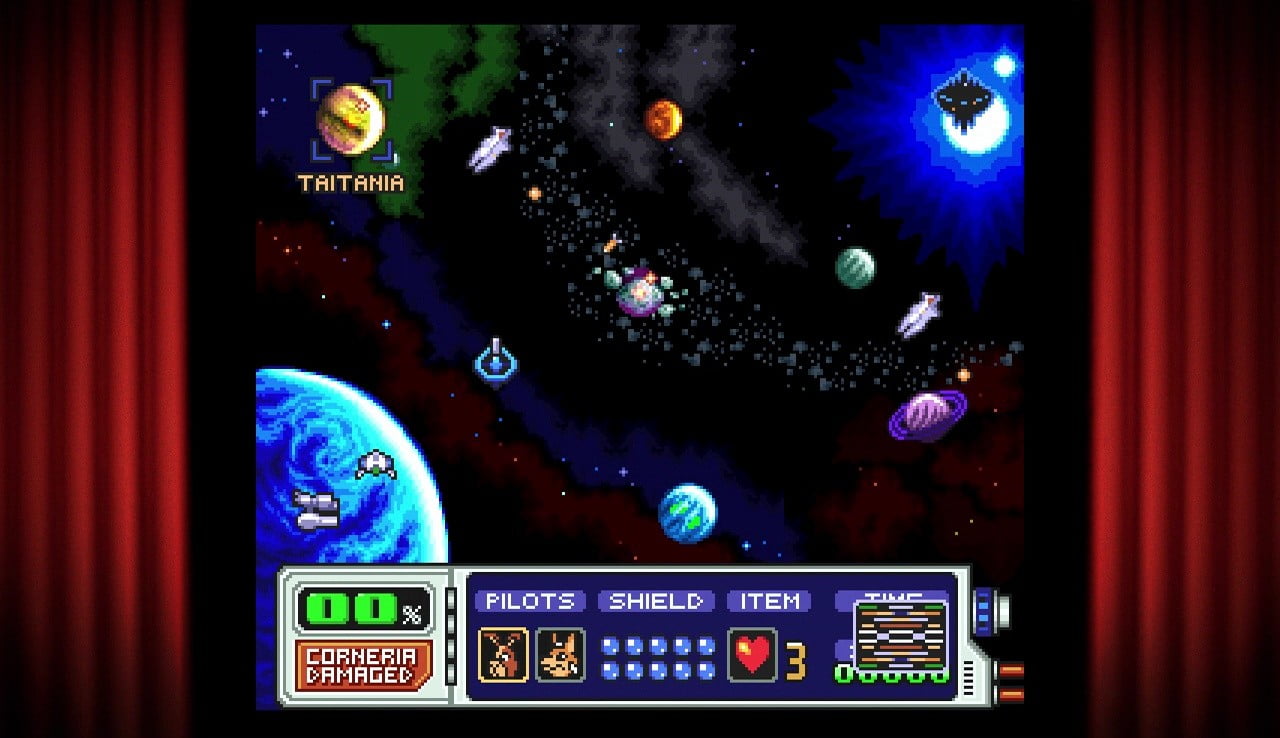Select the rabbit pilot portrait
The image size is (1280, 738).
coord(503,655)
